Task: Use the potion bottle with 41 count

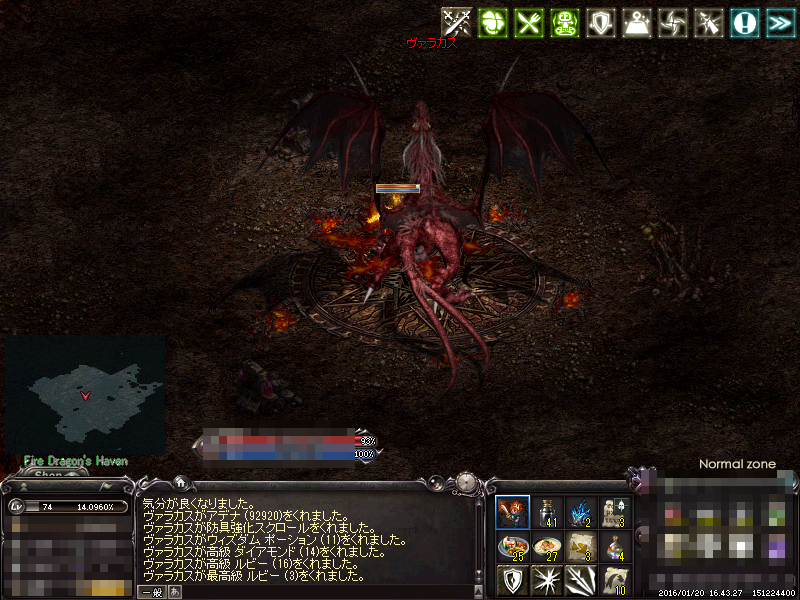Action: click(x=546, y=512)
